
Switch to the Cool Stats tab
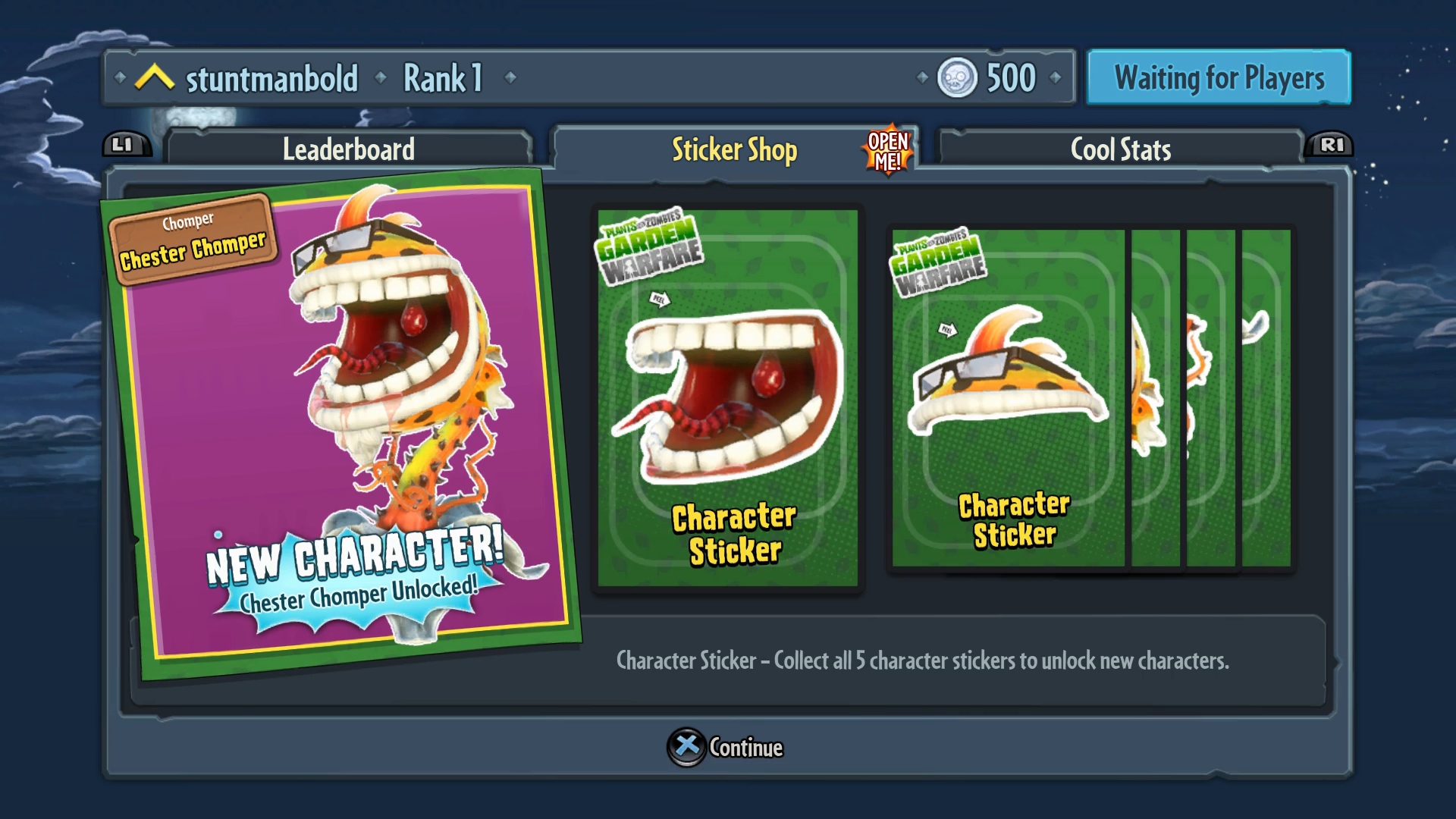tap(1120, 149)
